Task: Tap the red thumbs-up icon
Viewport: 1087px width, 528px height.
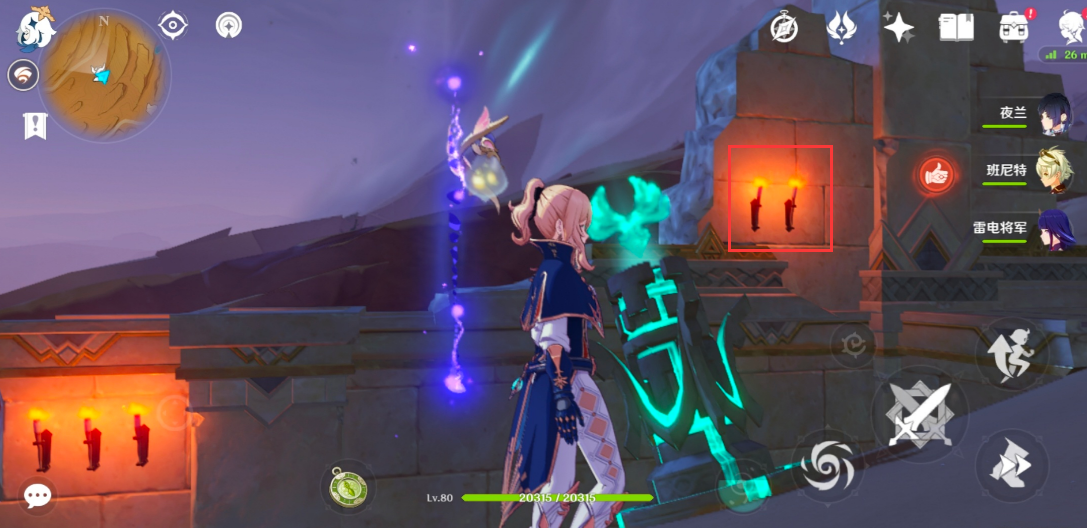Action: [x=937, y=175]
